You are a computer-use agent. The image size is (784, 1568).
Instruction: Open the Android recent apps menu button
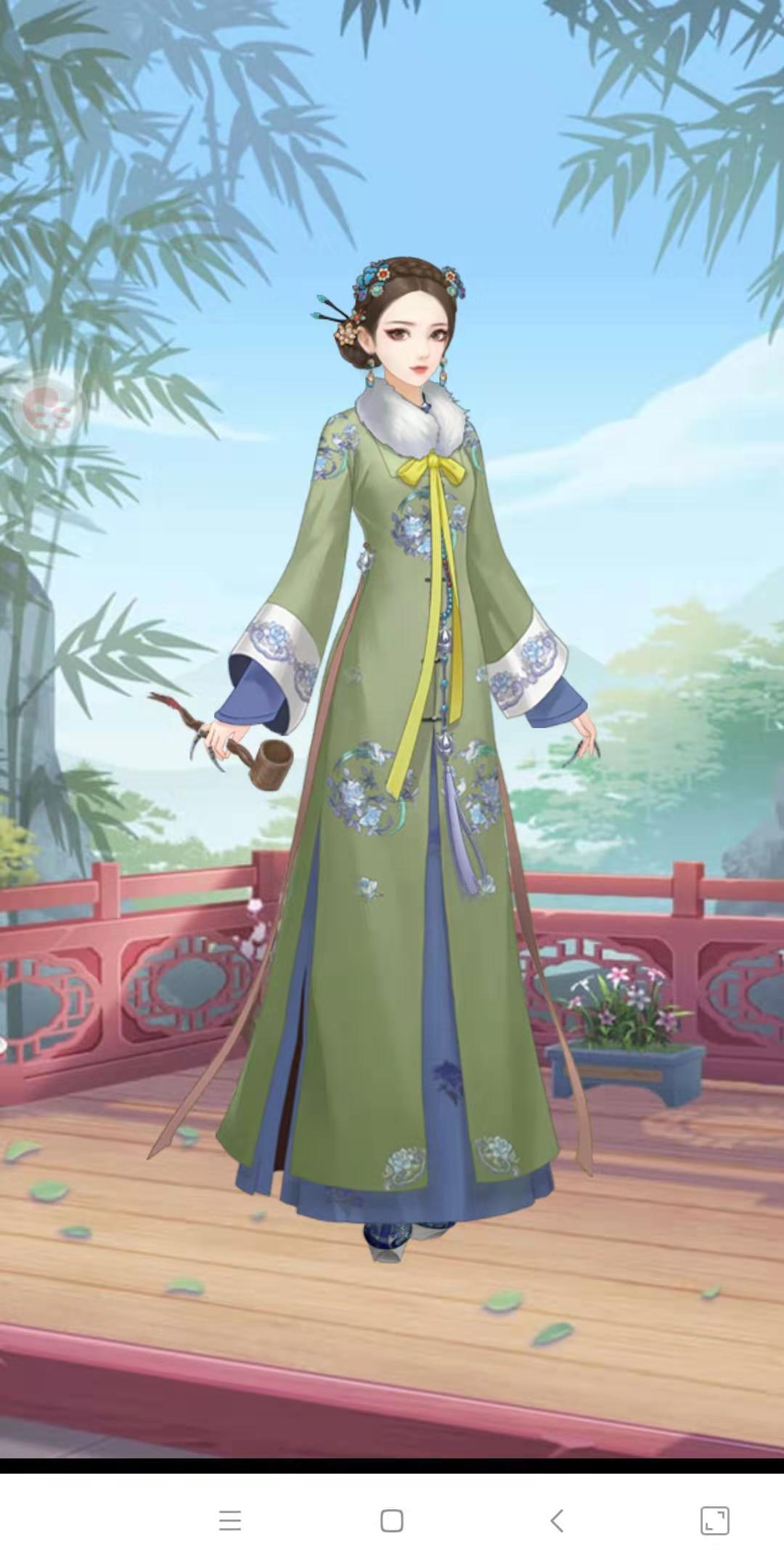tap(230, 1520)
